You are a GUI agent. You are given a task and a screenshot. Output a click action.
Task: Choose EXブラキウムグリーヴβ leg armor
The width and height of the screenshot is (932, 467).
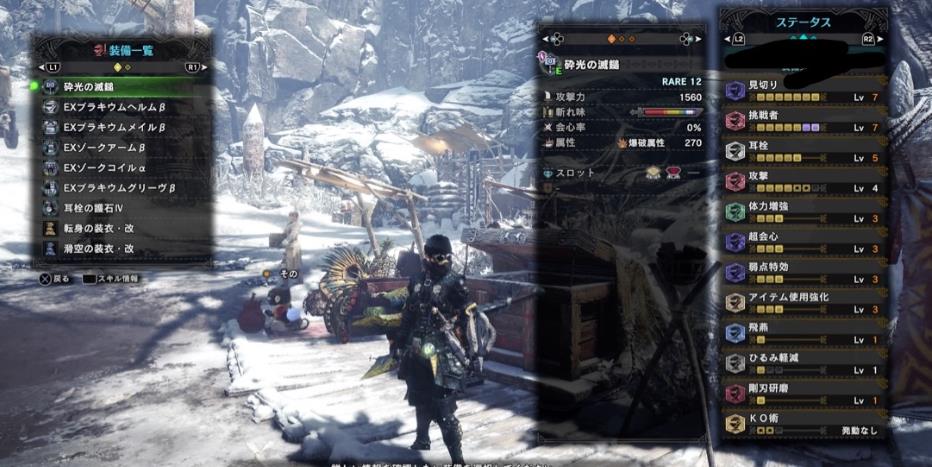(120, 187)
